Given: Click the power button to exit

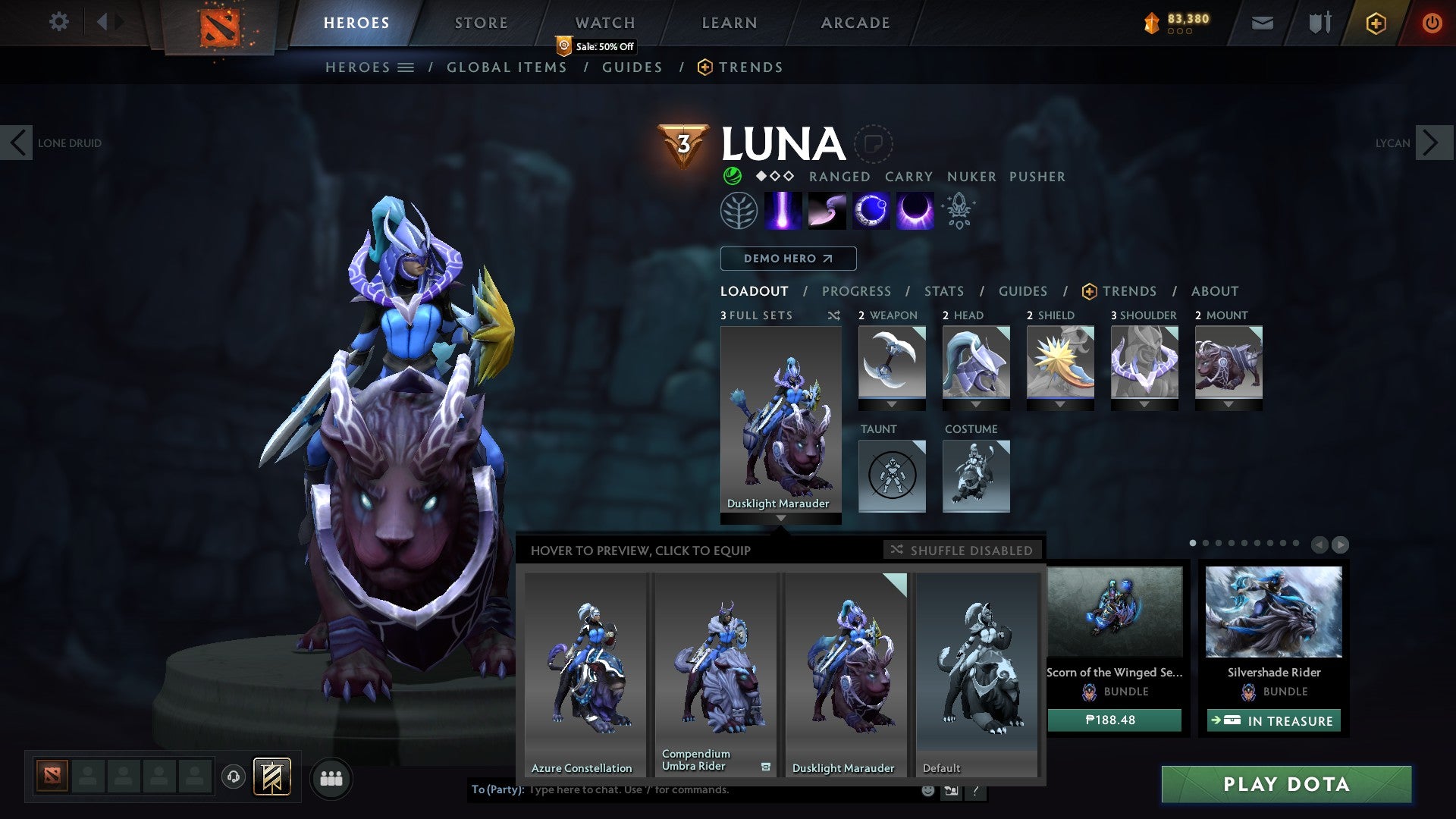Looking at the screenshot, I should pyautogui.click(x=1432, y=23).
